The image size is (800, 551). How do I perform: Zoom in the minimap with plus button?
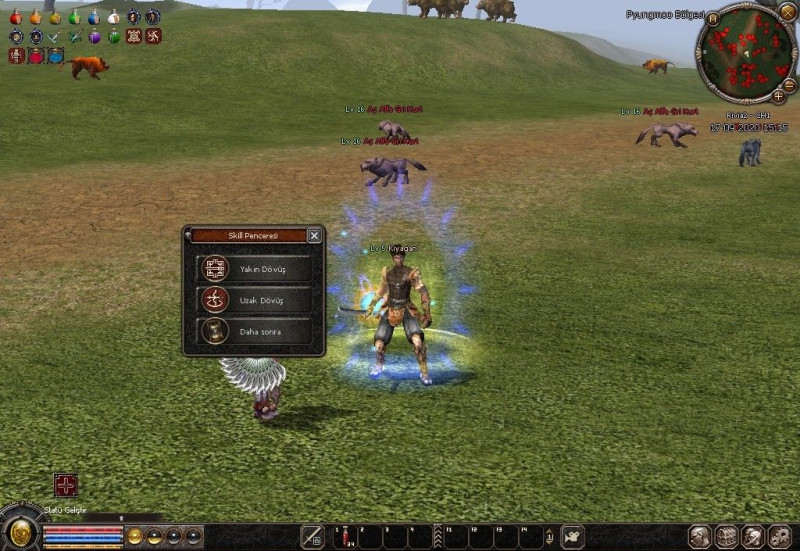(x=779, y=96)
